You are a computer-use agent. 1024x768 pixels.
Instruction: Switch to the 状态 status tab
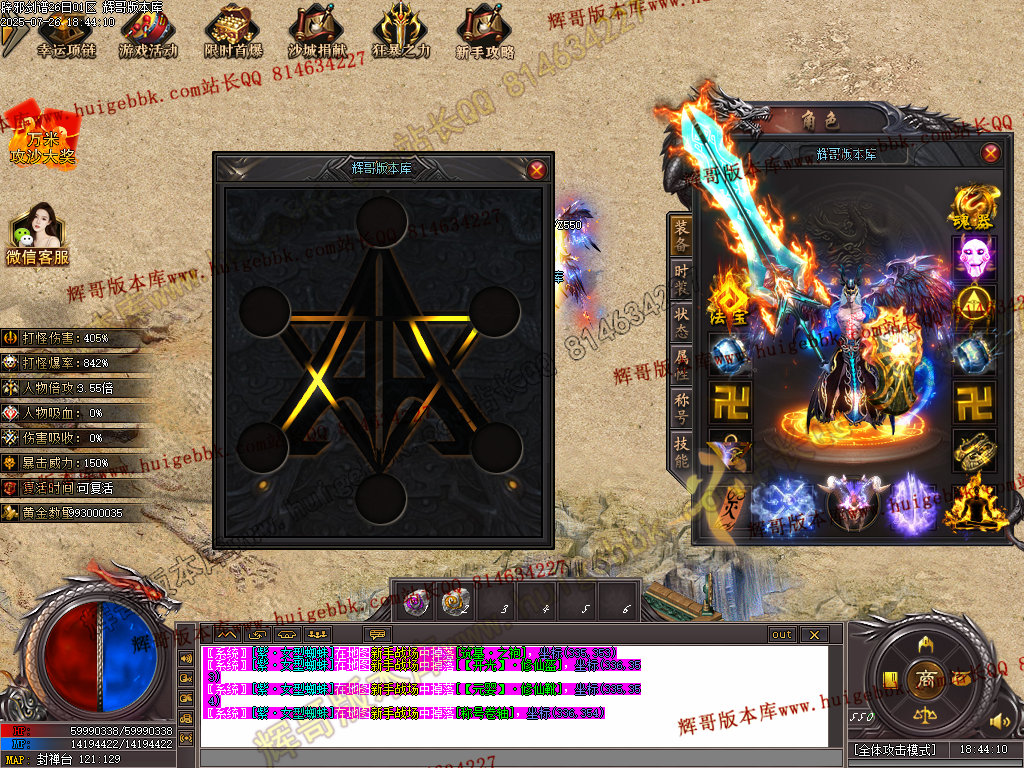681,323
